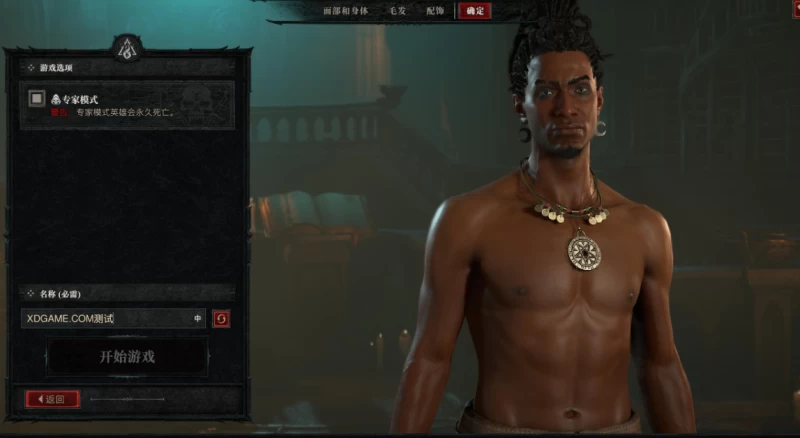Image resolution: width=800 pixels, height=438 pixels.
Task: Start the game with 开始游戏
Action: (127, 357)
